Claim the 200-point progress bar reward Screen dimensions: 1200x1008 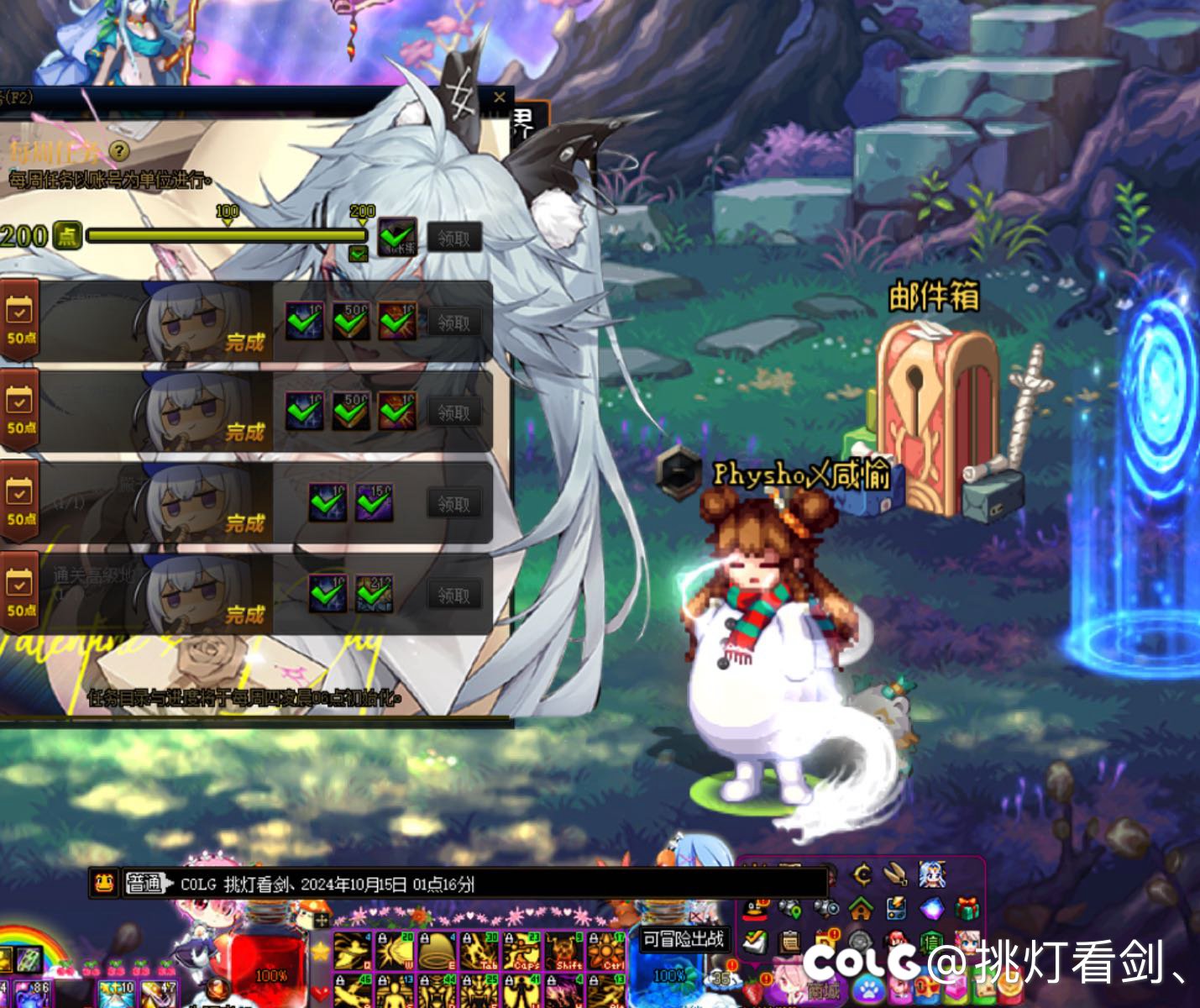453,239
